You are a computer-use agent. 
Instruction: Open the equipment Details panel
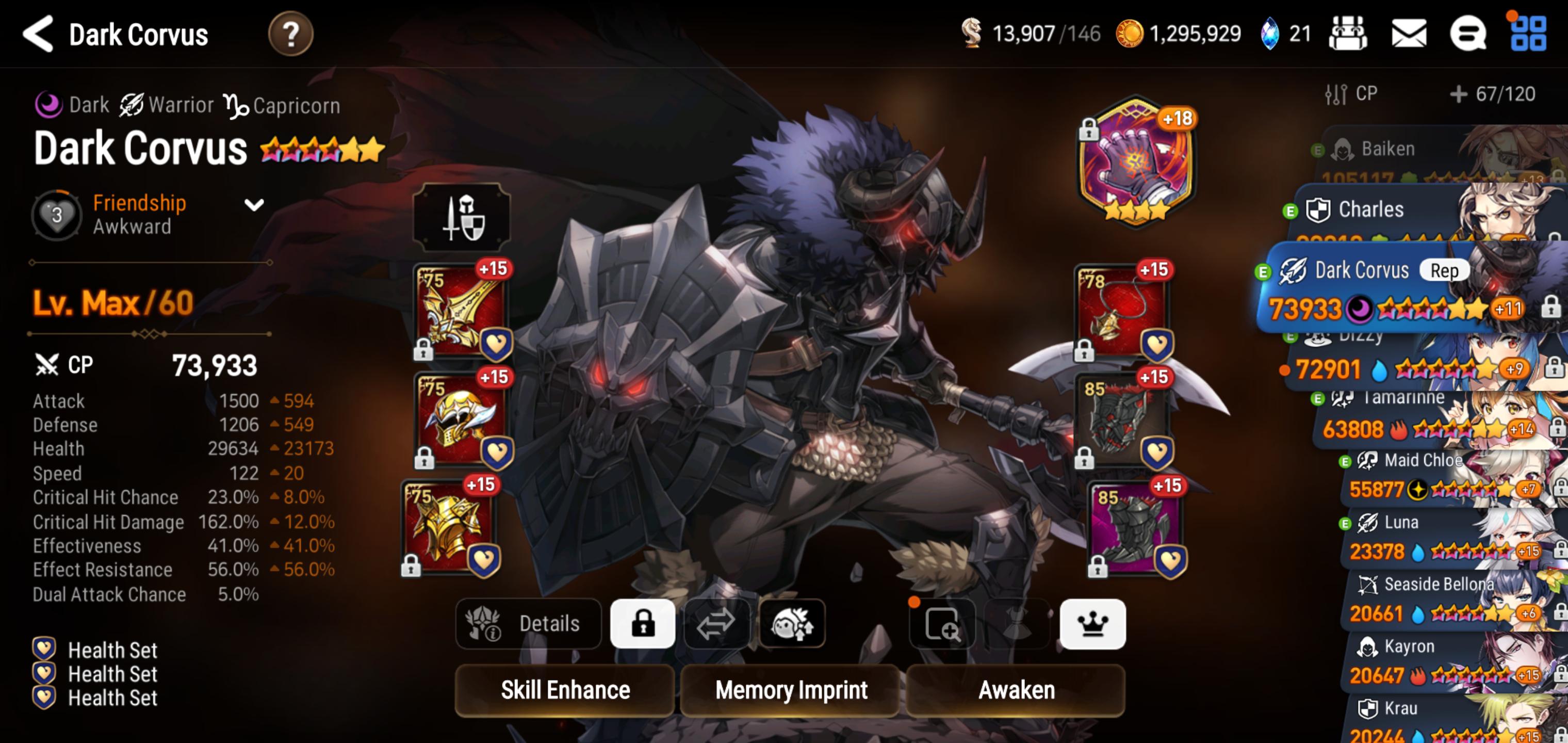527,623
